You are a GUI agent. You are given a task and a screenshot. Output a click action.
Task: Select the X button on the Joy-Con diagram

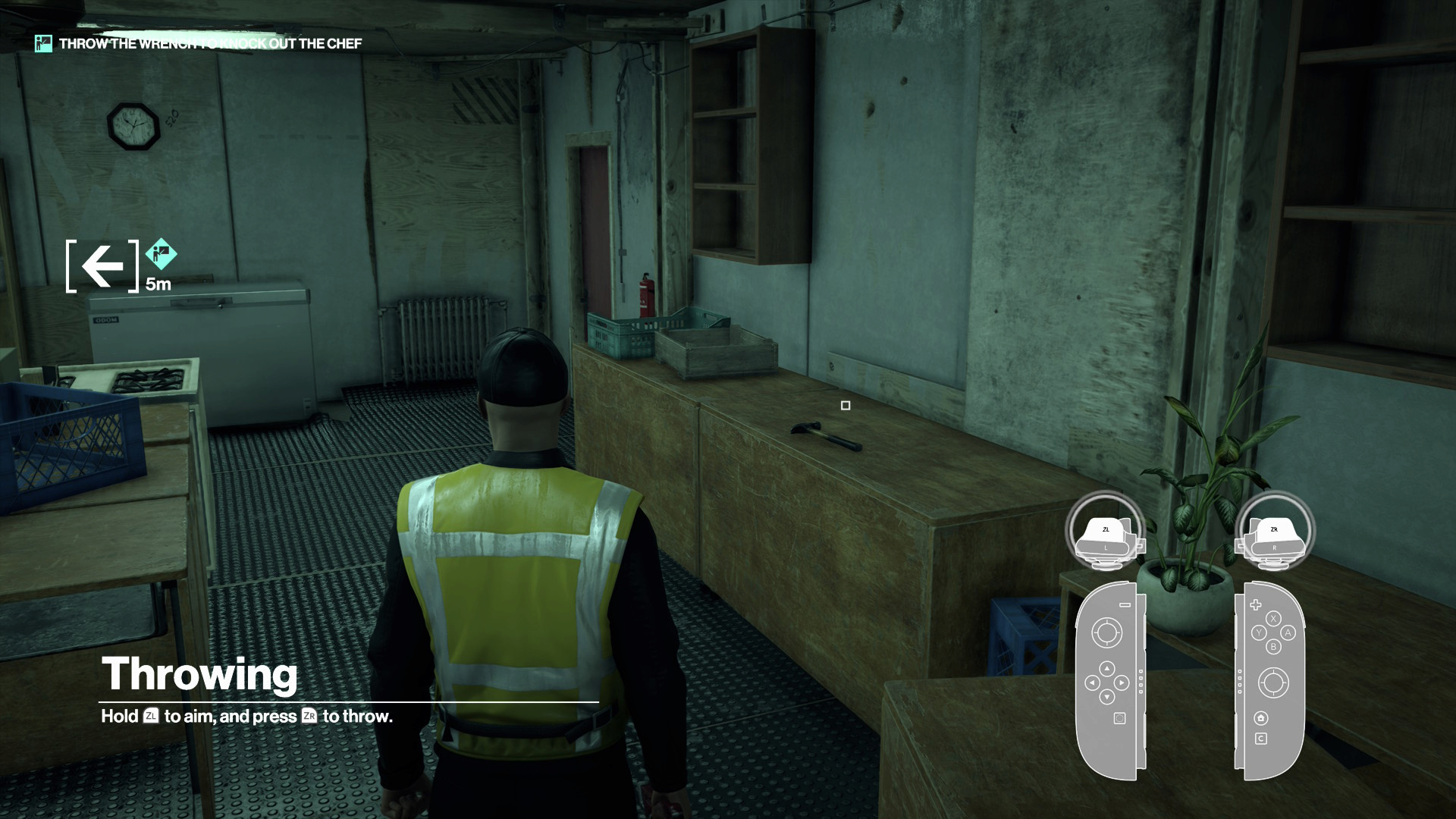(1273, 618)
